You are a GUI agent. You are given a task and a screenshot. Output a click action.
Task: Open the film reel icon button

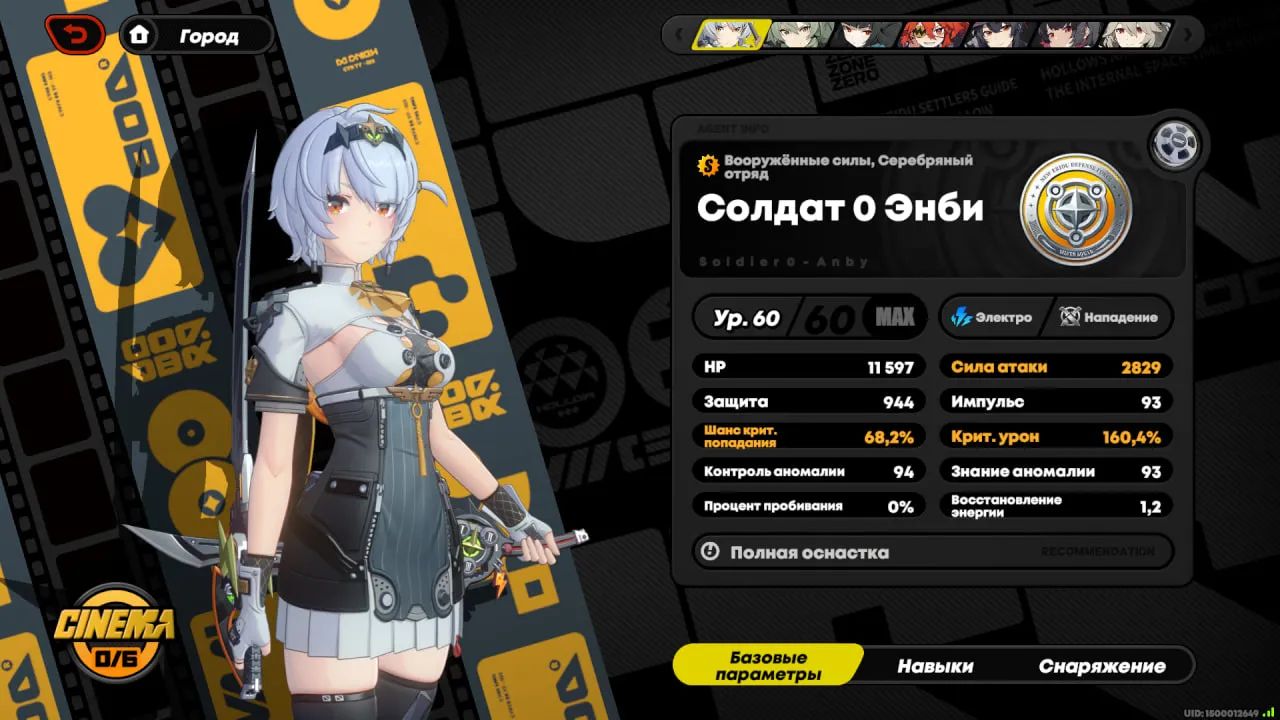point(1174,145)
